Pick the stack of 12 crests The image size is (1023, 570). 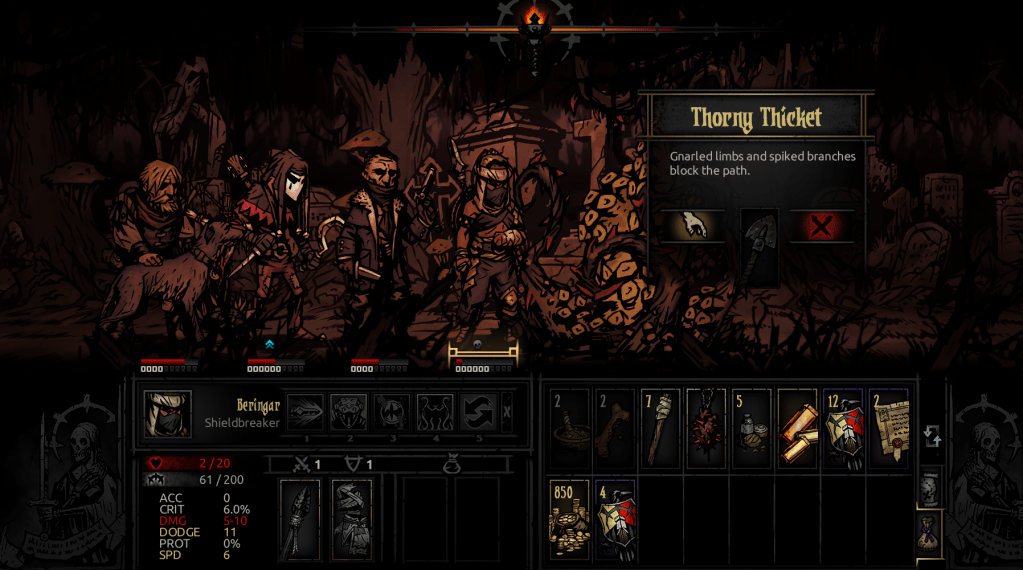click(842, 430)
